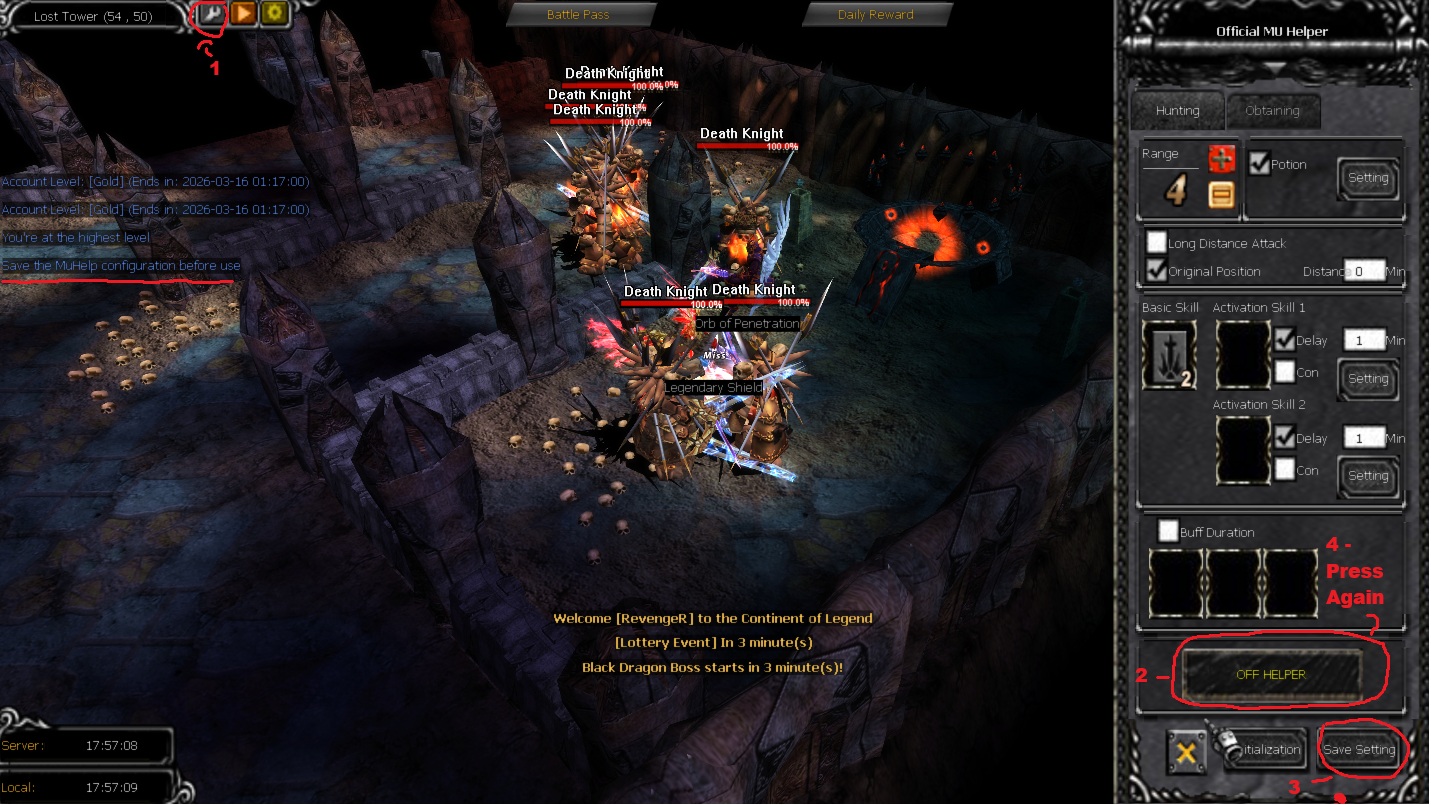Enable the Buff Duration checkbox
Screen dimensions: 1431x805
point(1168,531)
